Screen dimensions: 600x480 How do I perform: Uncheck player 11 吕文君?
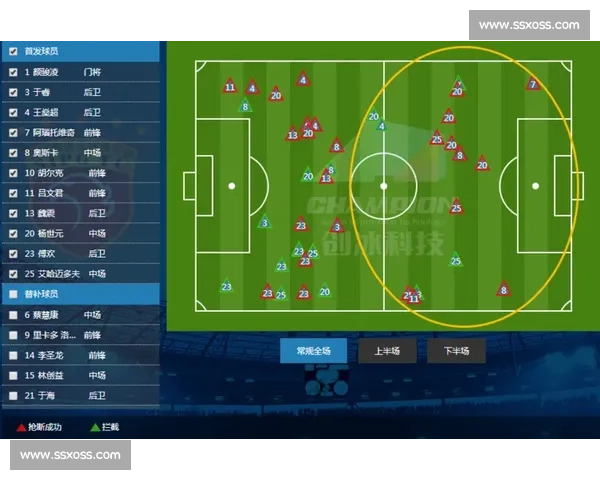[12, 193]
